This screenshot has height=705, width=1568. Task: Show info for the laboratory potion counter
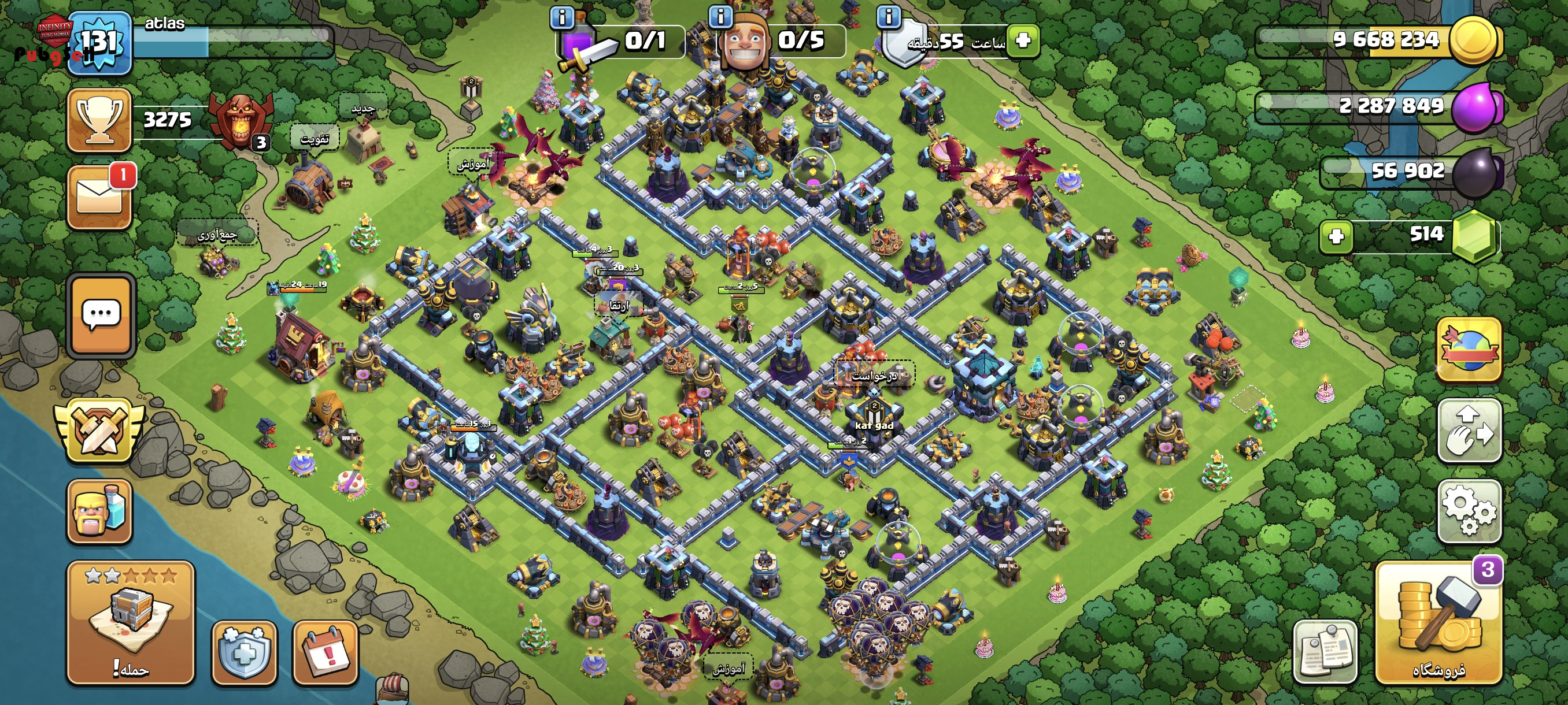561,18
